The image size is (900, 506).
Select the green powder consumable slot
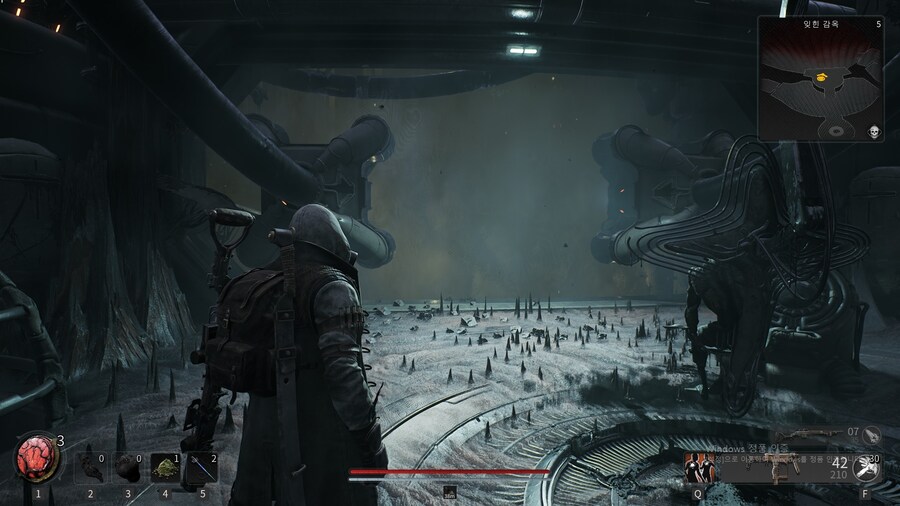point(165,467)
